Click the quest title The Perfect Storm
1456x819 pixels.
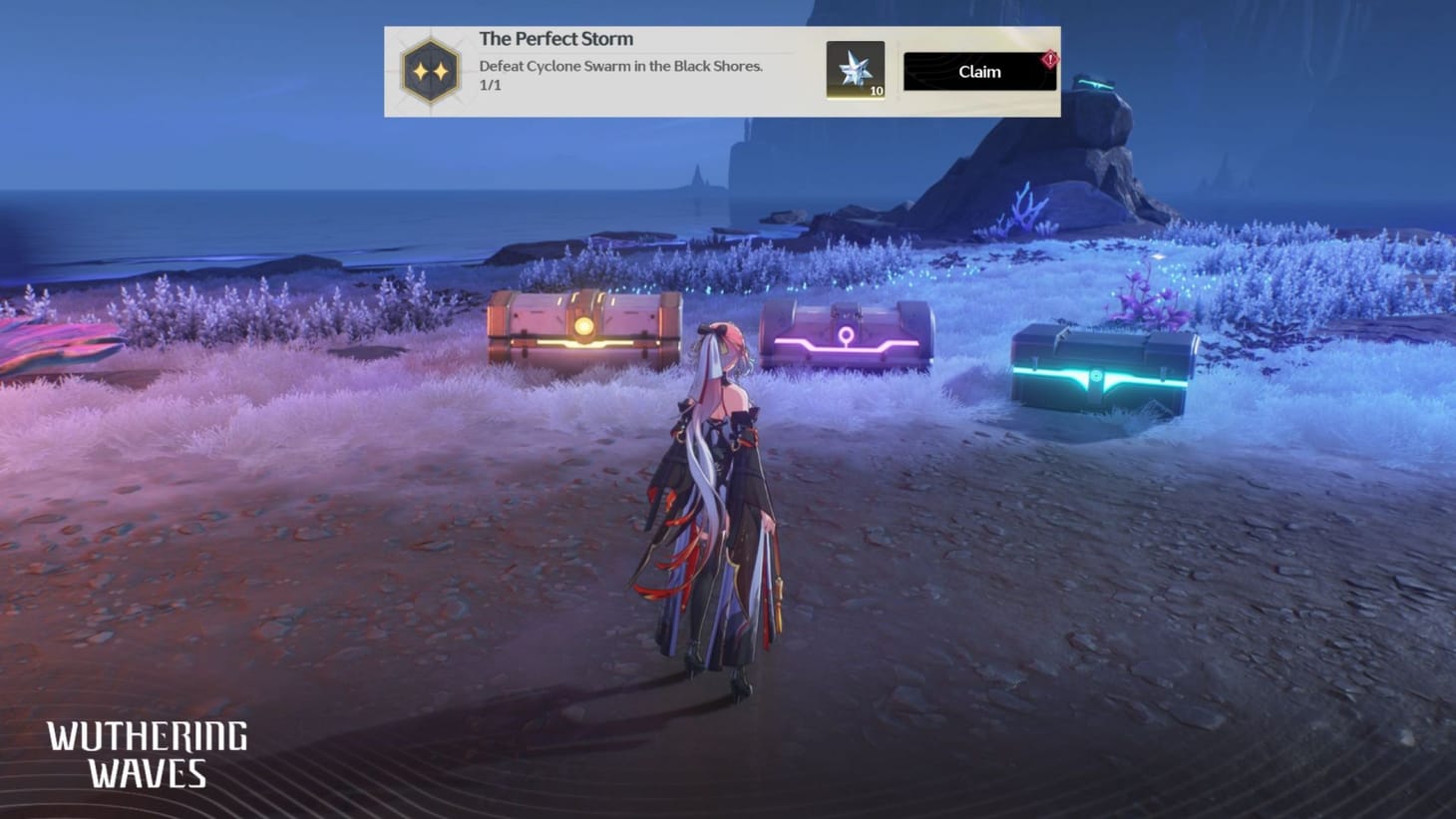click(555, 38)
